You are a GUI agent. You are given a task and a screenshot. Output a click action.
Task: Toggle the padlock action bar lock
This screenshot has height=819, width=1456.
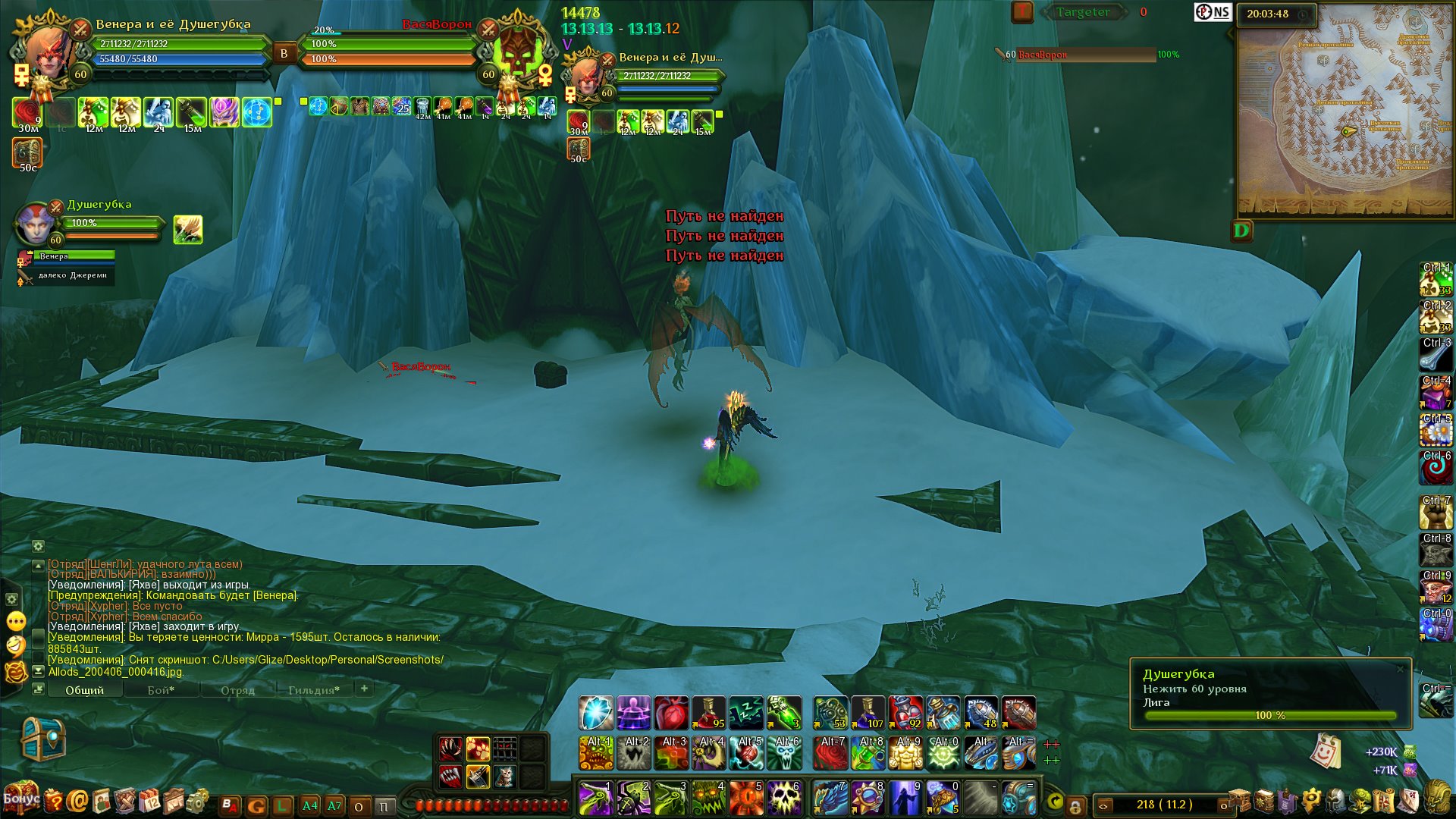coord(1075,805)
